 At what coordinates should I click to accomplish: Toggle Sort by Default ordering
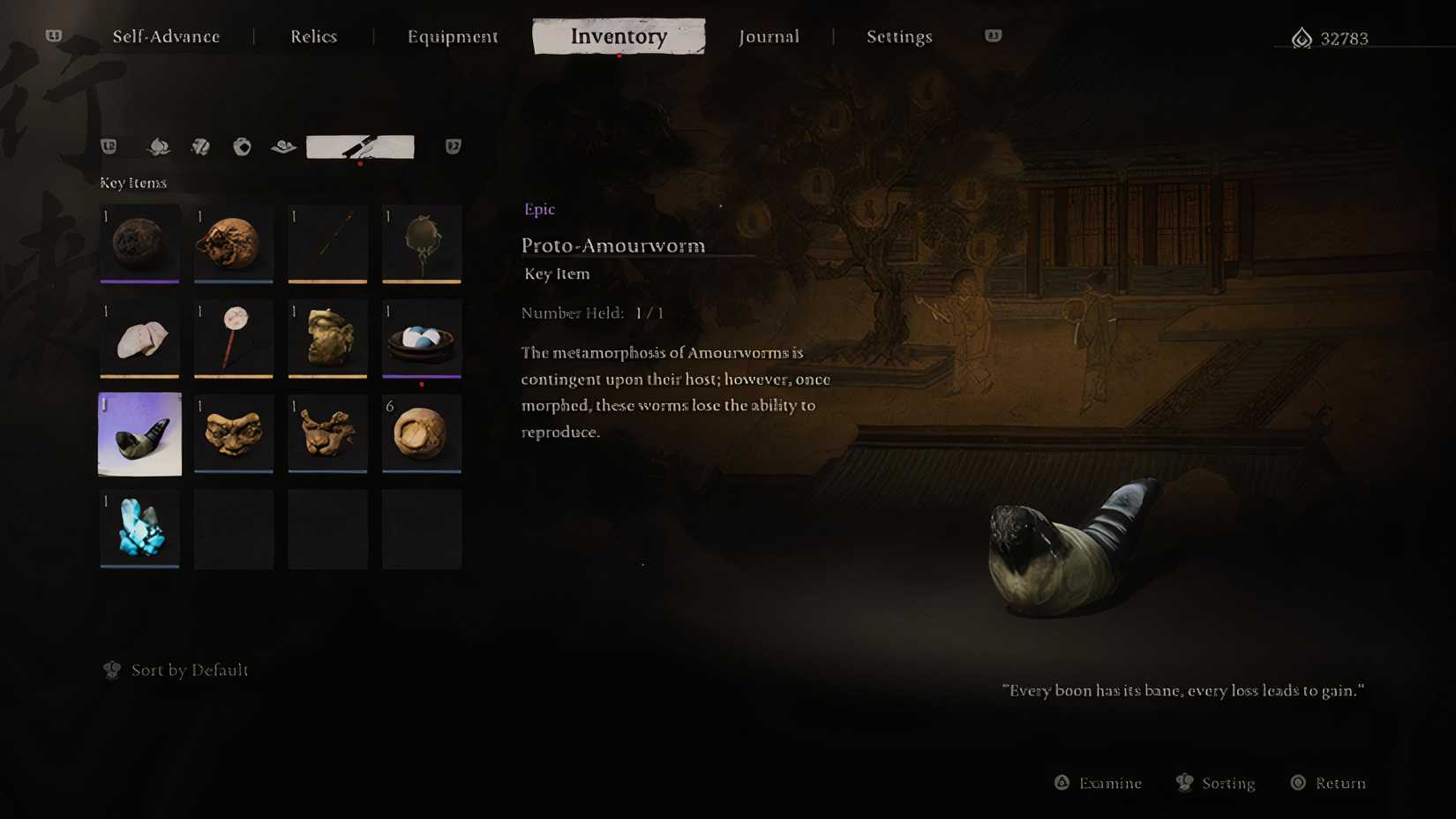(x=175, y=670)
